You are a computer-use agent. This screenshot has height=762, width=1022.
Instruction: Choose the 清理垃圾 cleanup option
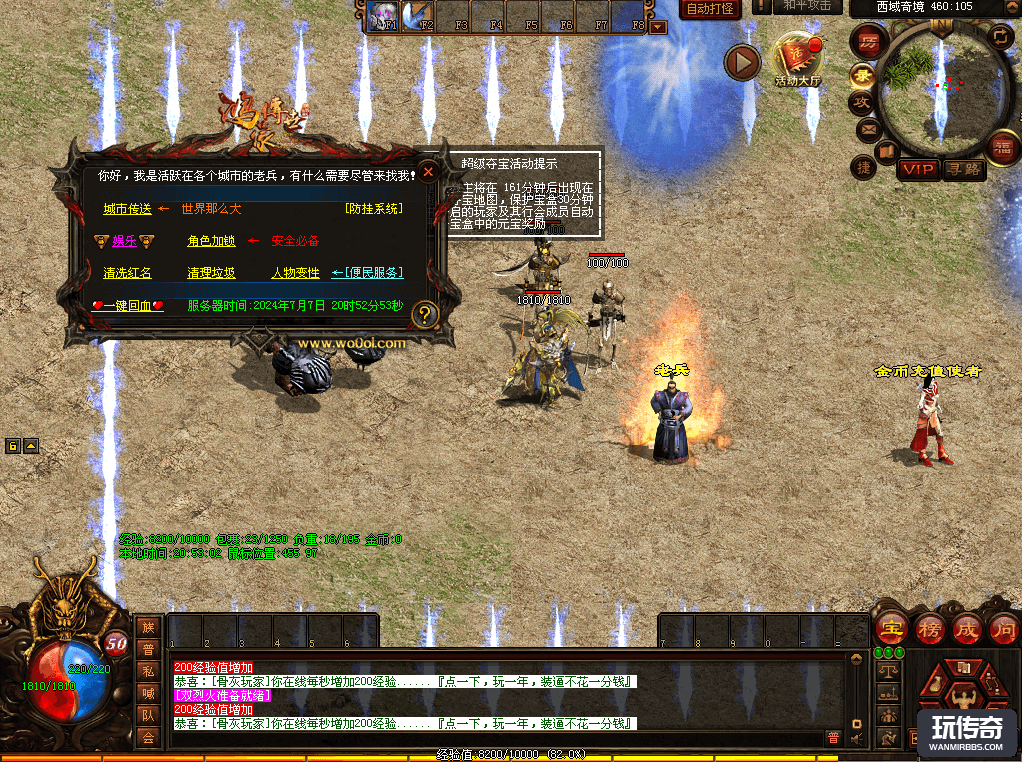pos(211,273)
